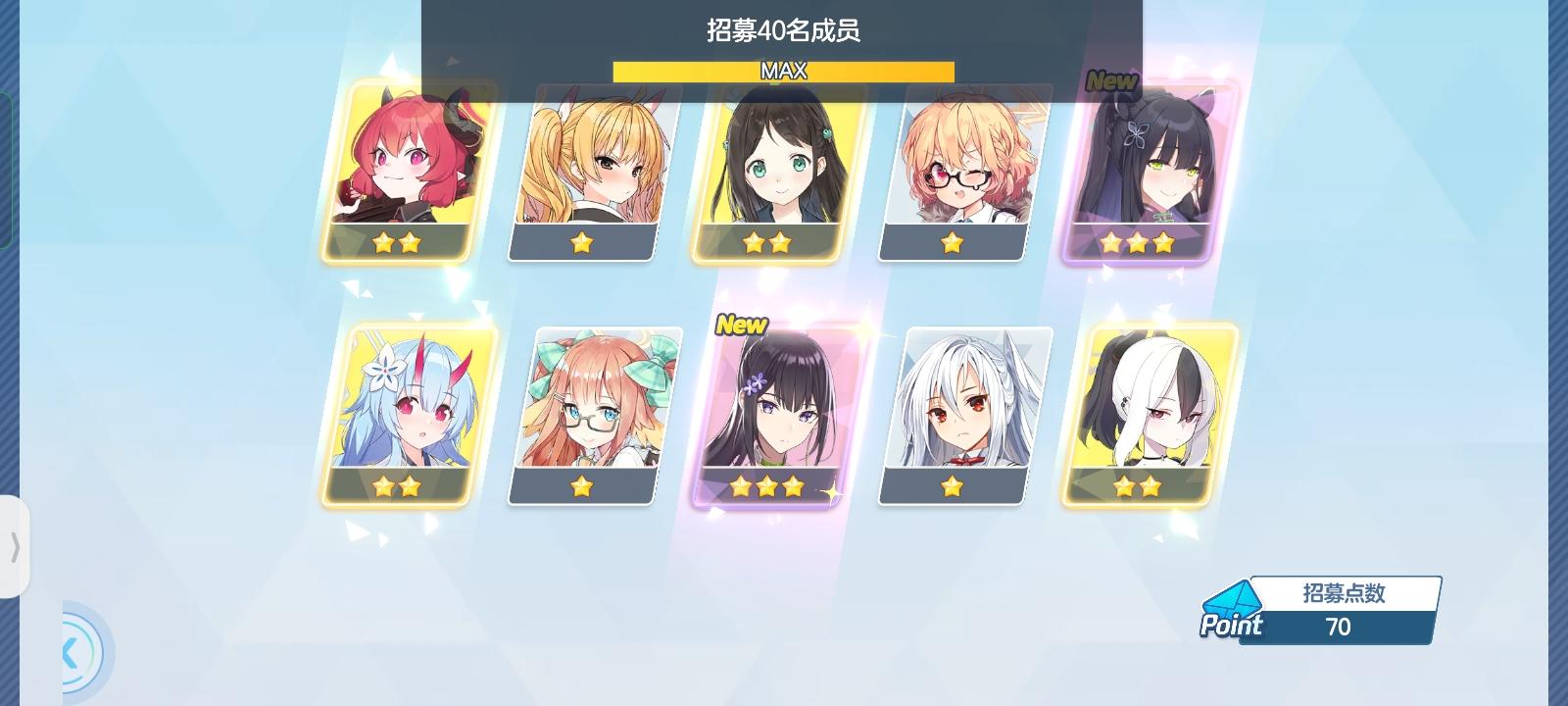Open the green-eyed black-haired character card
Image resolution: width=1568 pixels, height=706 pixels.
point(765,167)
